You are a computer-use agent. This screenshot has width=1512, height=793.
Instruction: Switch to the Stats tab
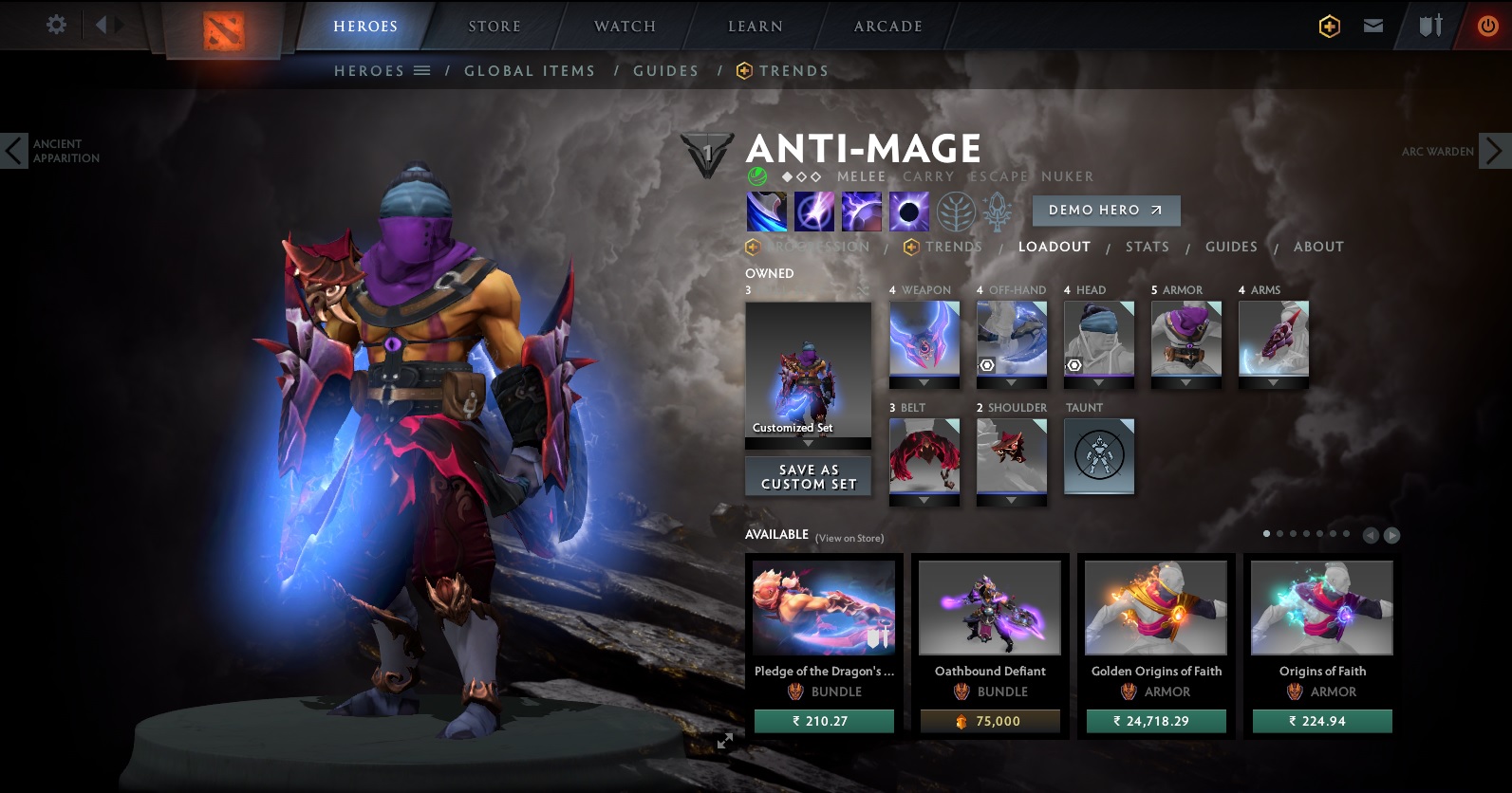[x=1147, y=247]
